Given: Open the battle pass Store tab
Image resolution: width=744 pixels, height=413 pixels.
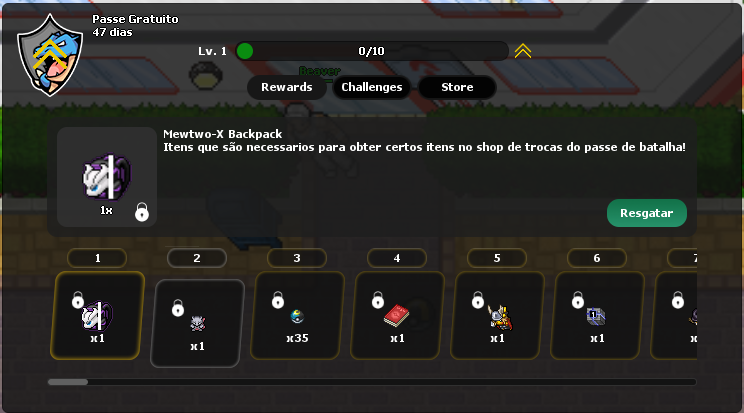Looking at the screenshot, I should [457, 87].
